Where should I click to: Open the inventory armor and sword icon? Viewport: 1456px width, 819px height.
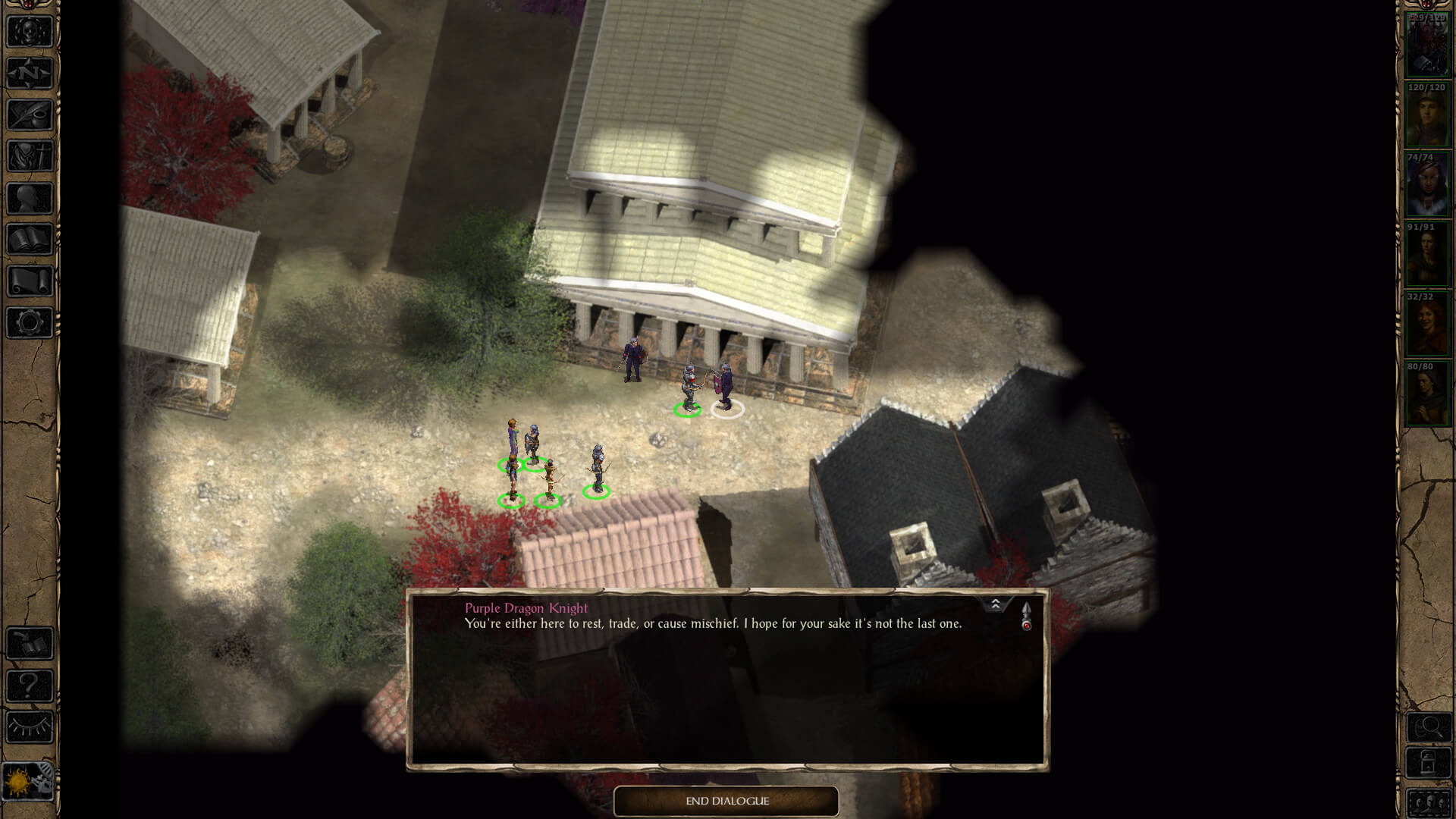point(30,157)
